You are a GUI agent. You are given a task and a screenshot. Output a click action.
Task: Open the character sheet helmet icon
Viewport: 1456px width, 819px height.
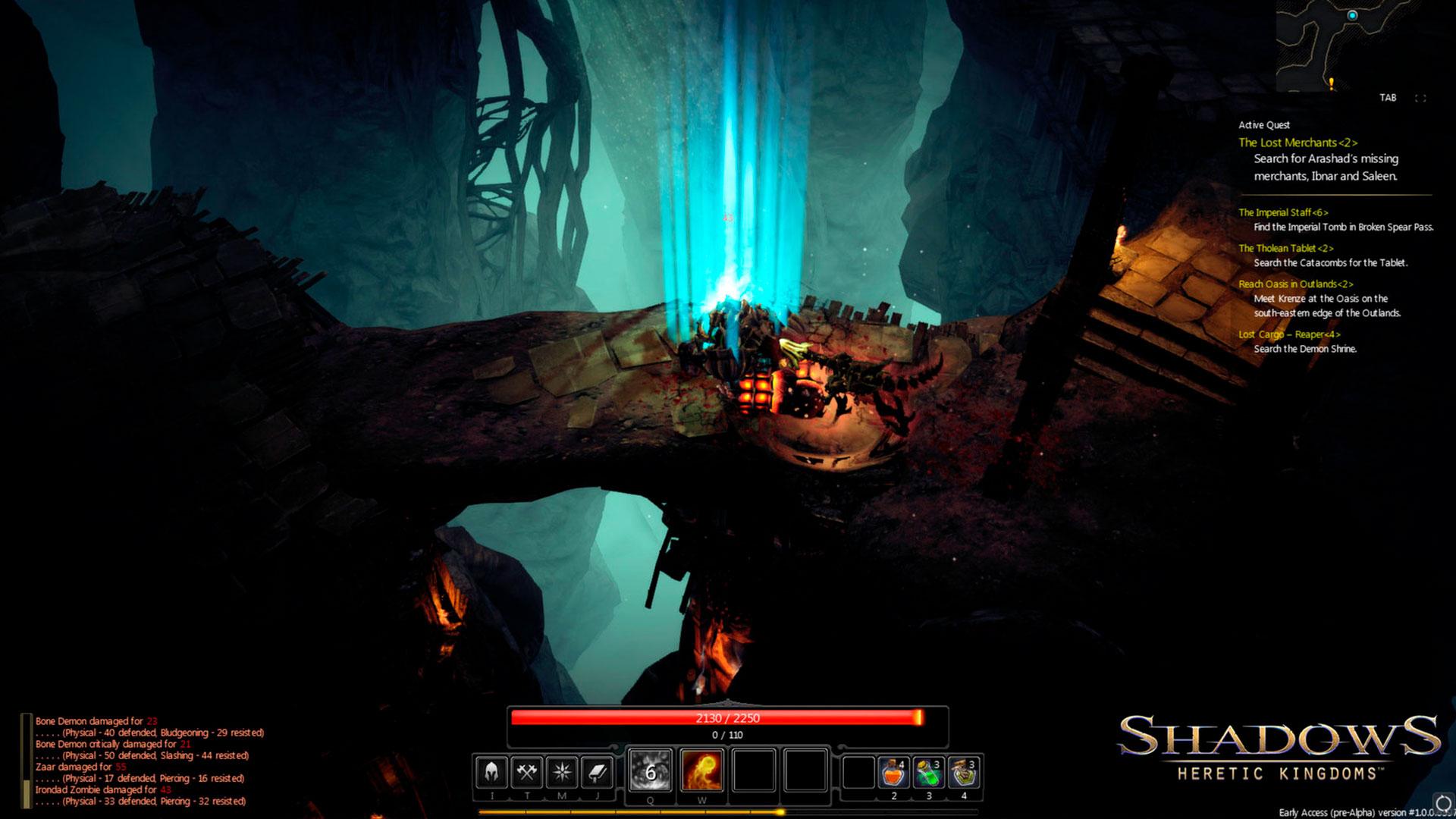491,772
